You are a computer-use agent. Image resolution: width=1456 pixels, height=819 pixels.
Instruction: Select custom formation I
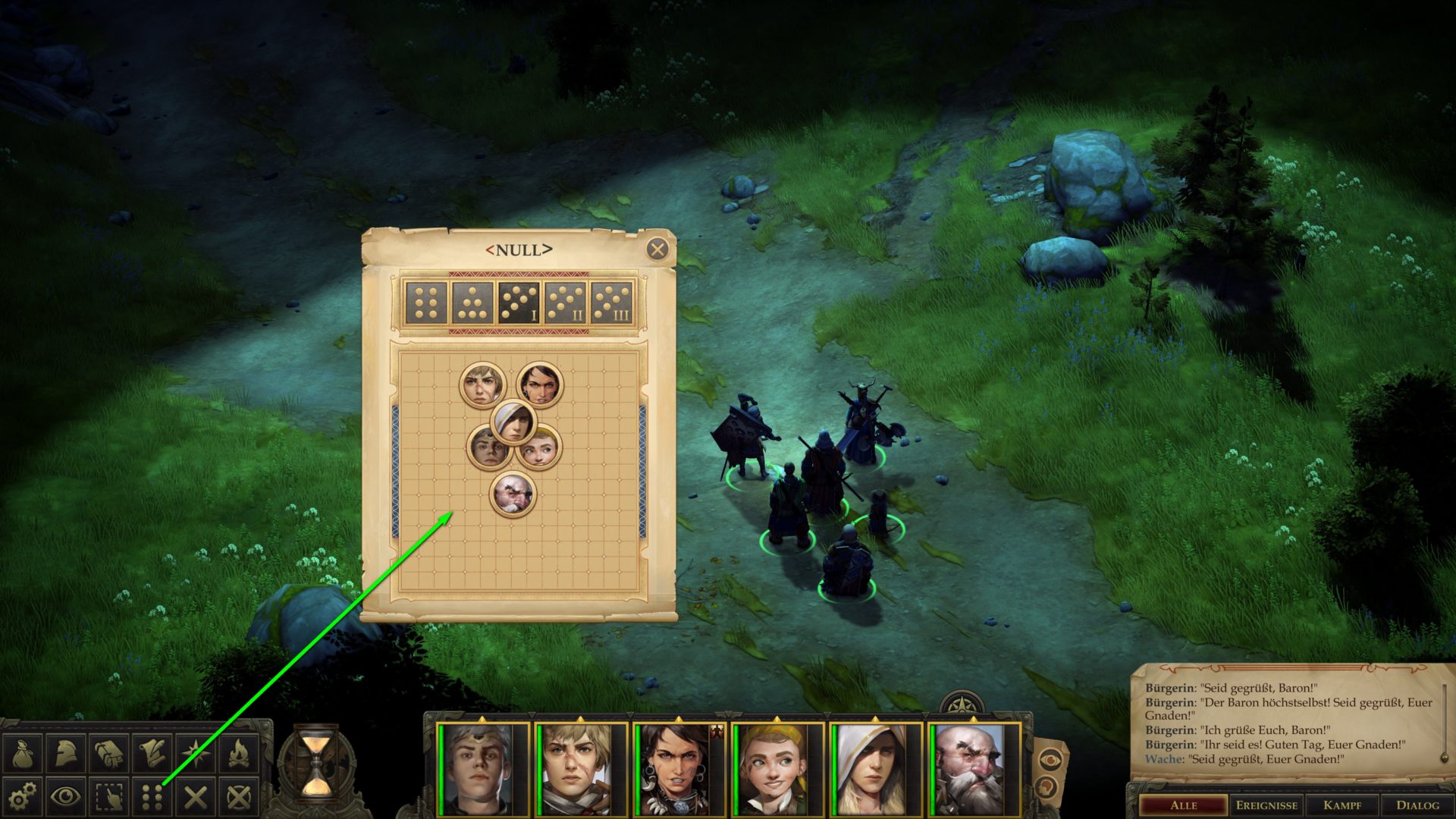(519, 303)
